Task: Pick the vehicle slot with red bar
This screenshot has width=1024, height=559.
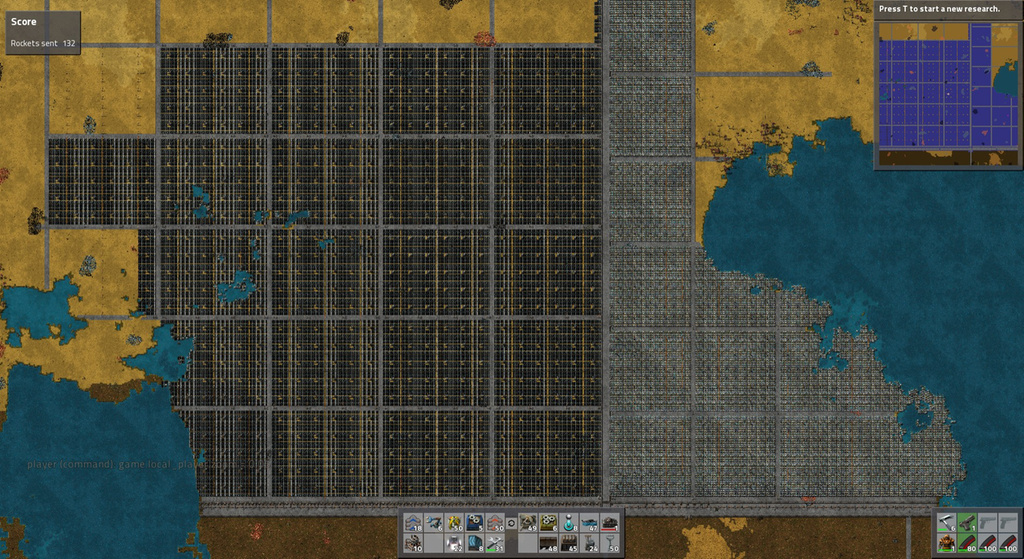Action: (609, 522)
